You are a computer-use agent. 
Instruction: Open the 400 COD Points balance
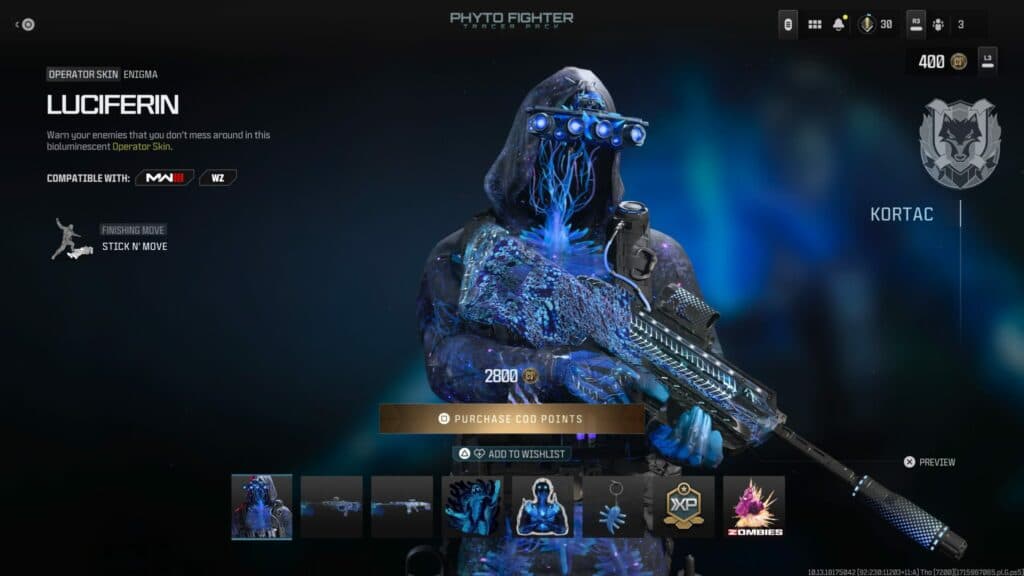click(941, 61)
